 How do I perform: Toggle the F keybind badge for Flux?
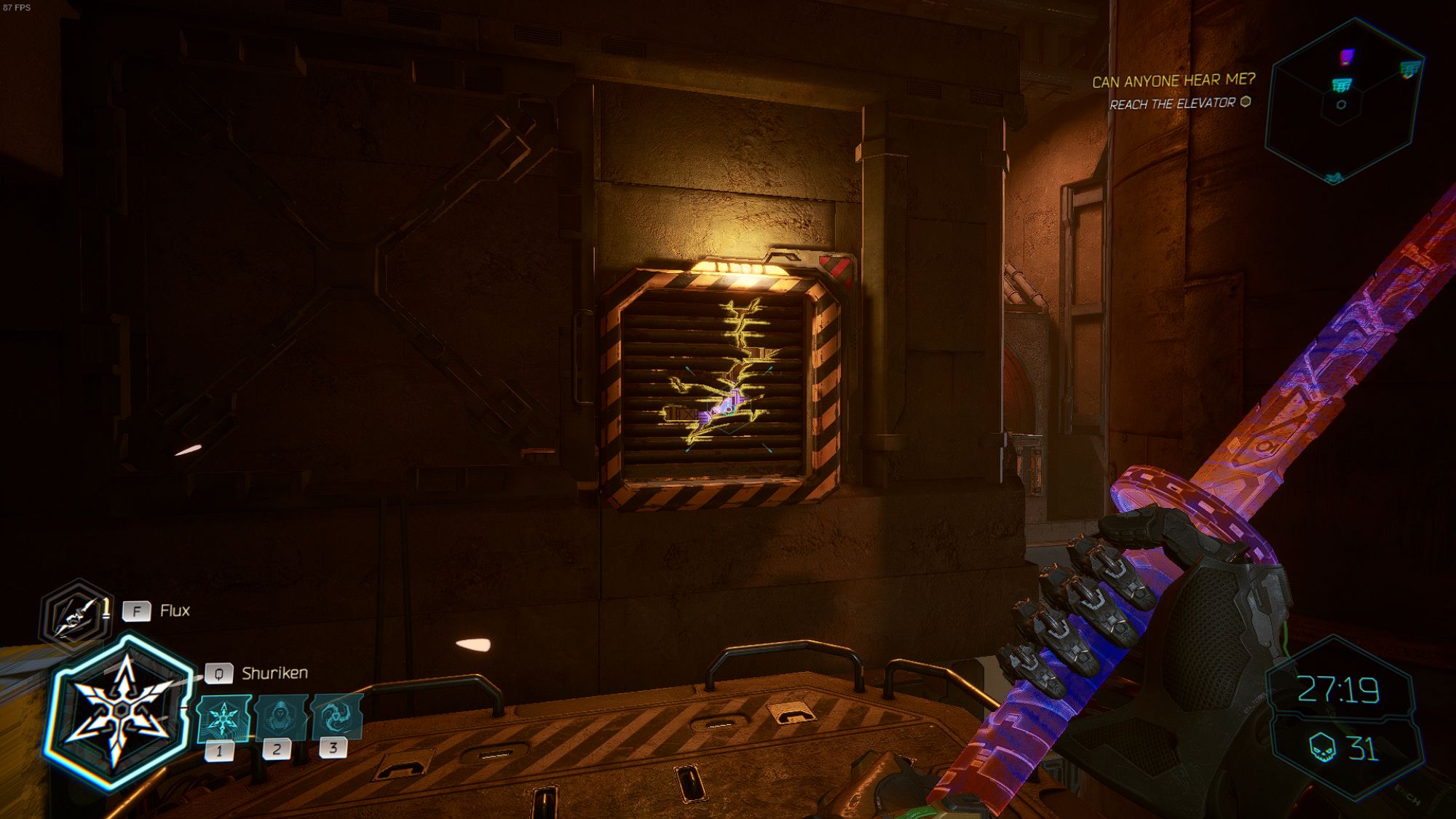point(137,612)
